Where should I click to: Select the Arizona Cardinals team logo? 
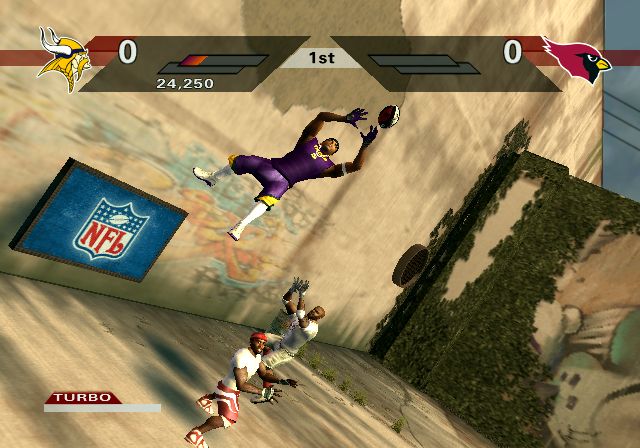[x=577, y=59]
